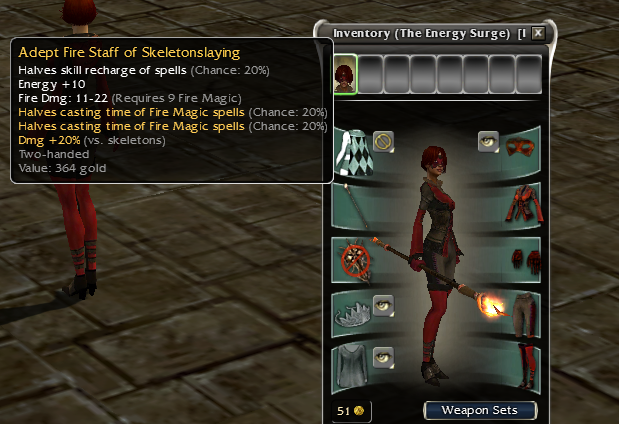This screenshot has height=424, width=619.
Task: Toggle the eye icon beside the tiara
Action: [384, 303]
